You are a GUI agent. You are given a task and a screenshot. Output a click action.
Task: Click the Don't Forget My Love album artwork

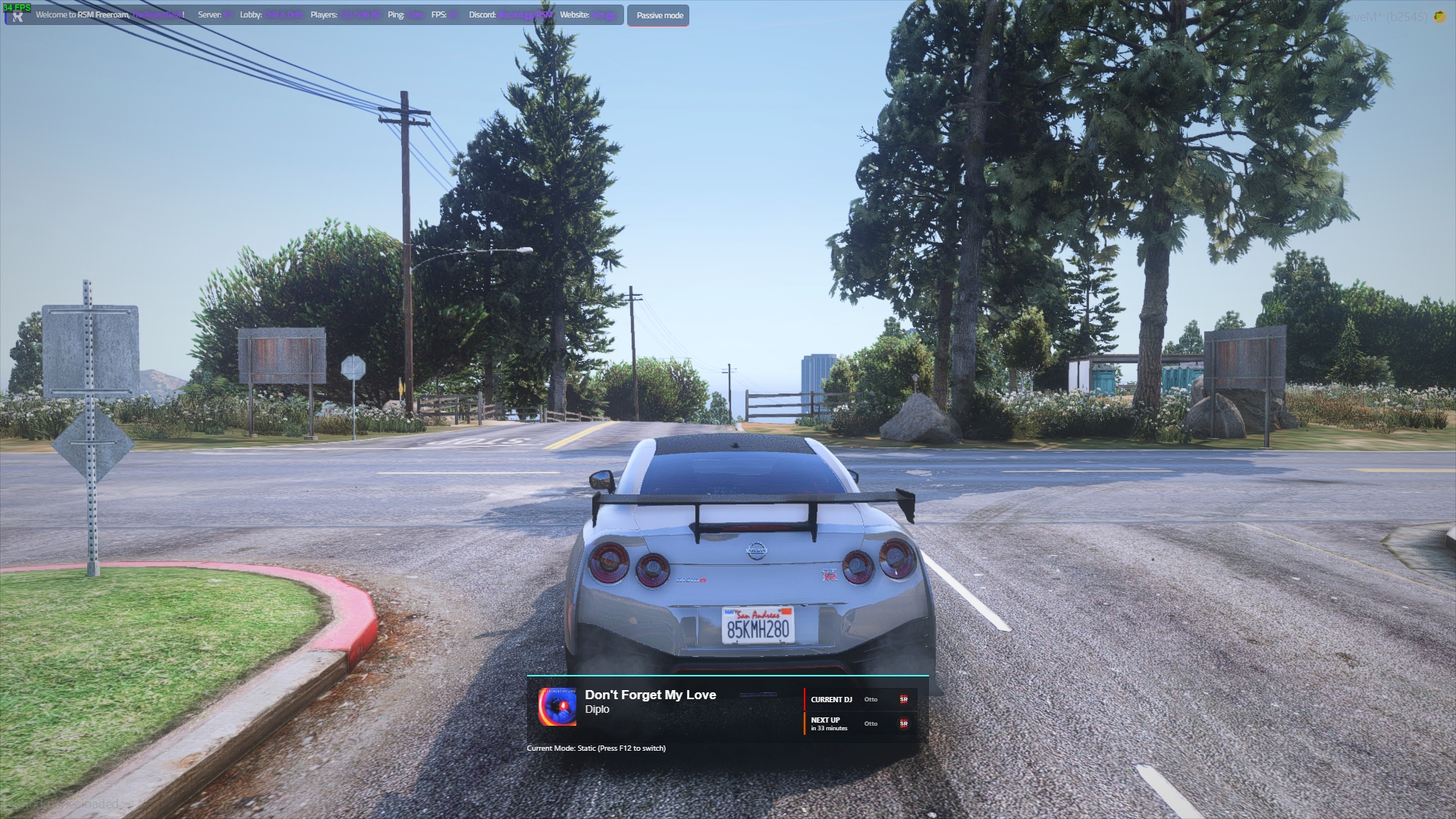tap(556, 707)
